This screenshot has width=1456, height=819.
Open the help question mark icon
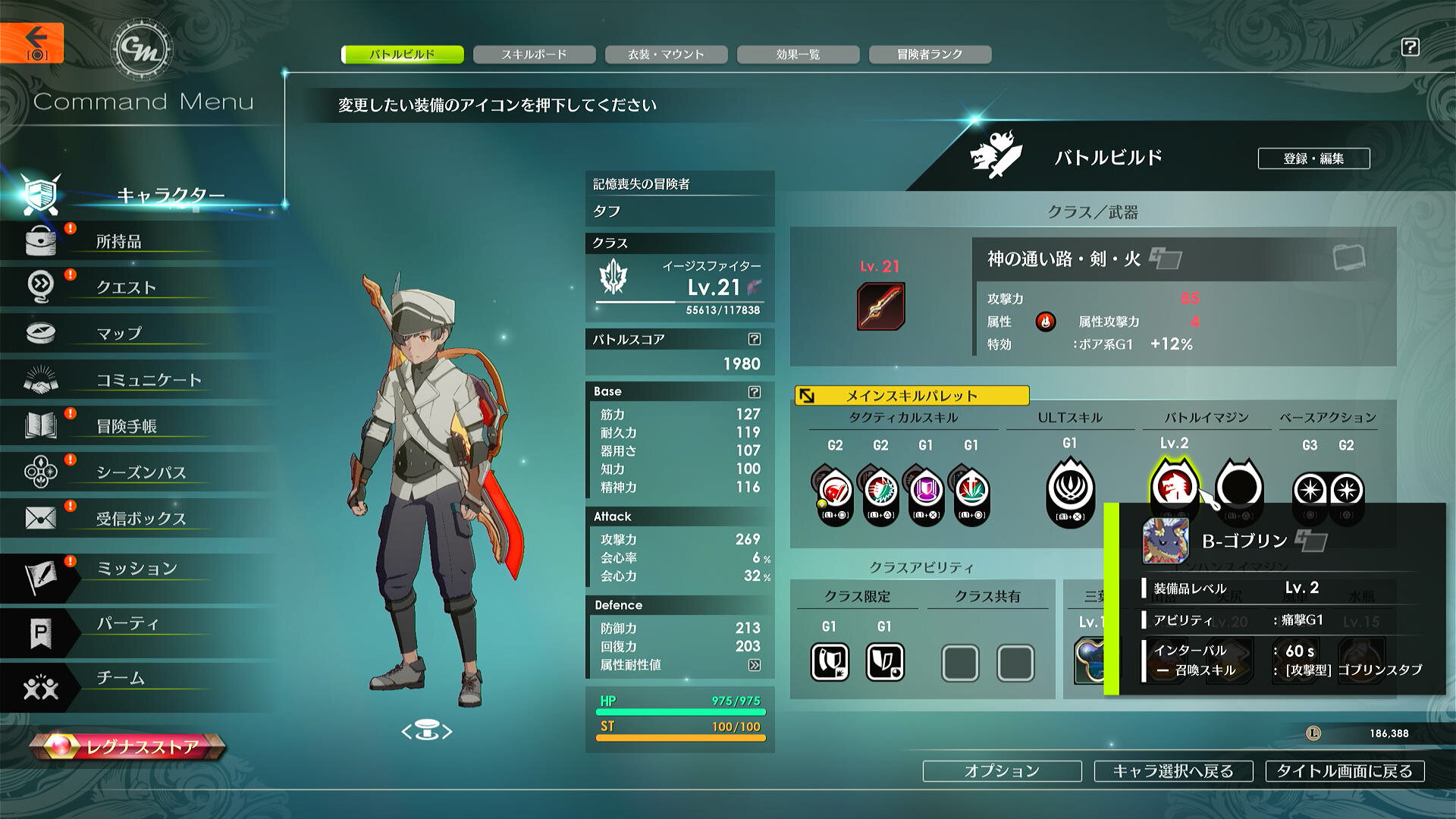[x=1410, y=47]
